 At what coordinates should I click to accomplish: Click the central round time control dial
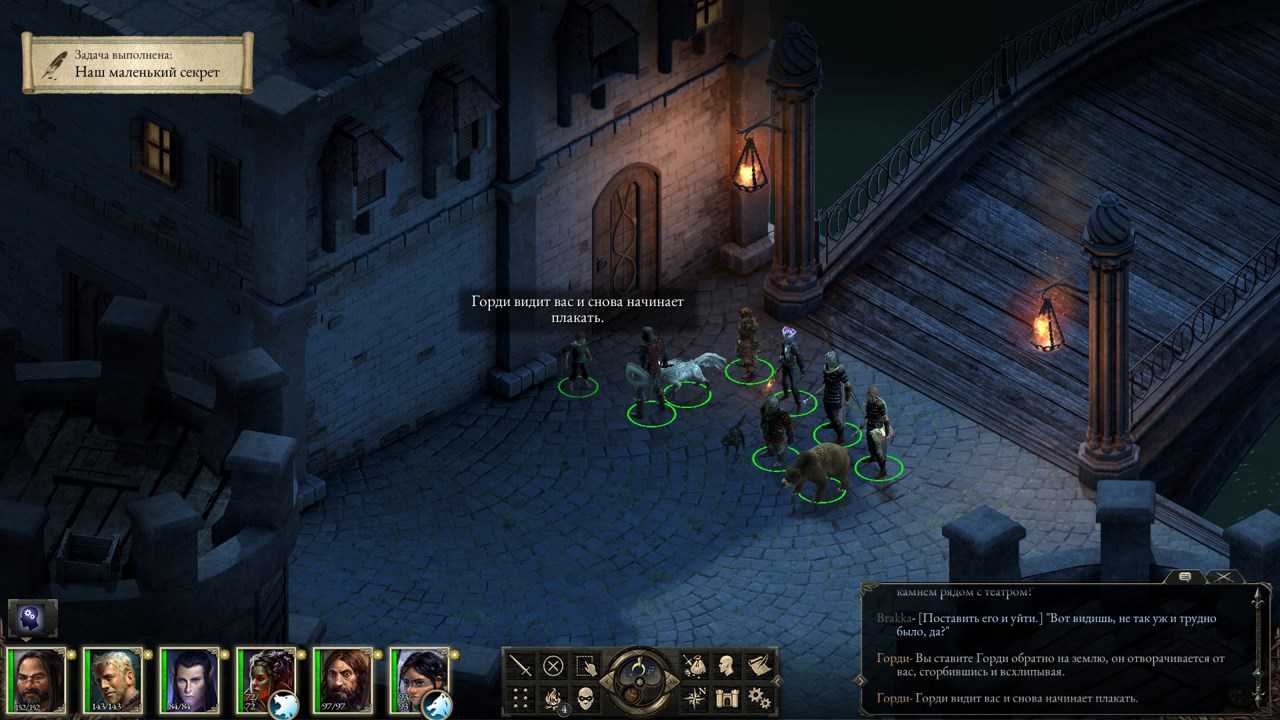click(640, 680)
